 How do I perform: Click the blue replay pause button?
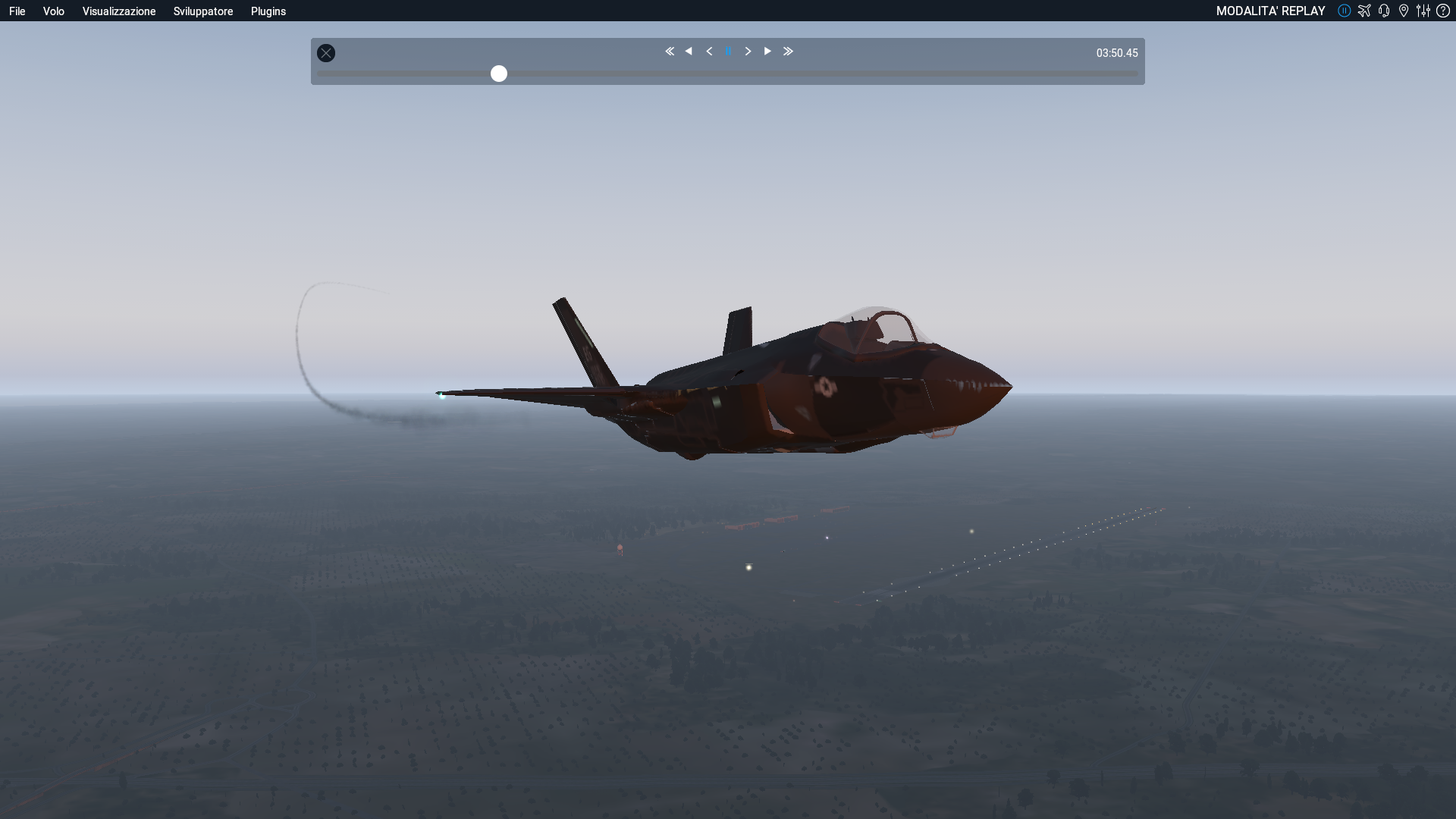(729, 52)
